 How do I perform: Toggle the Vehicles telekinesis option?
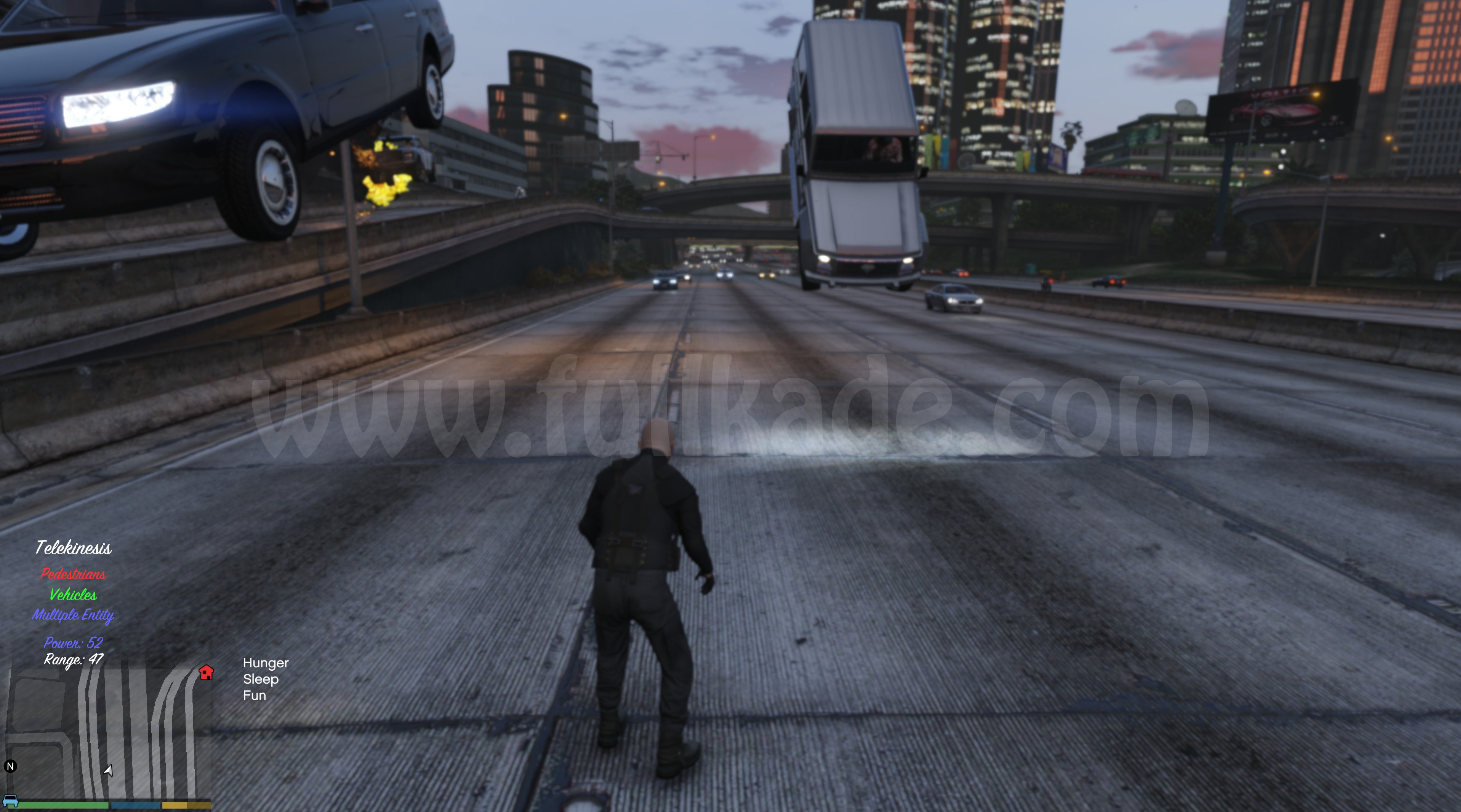tap(73, 595)
